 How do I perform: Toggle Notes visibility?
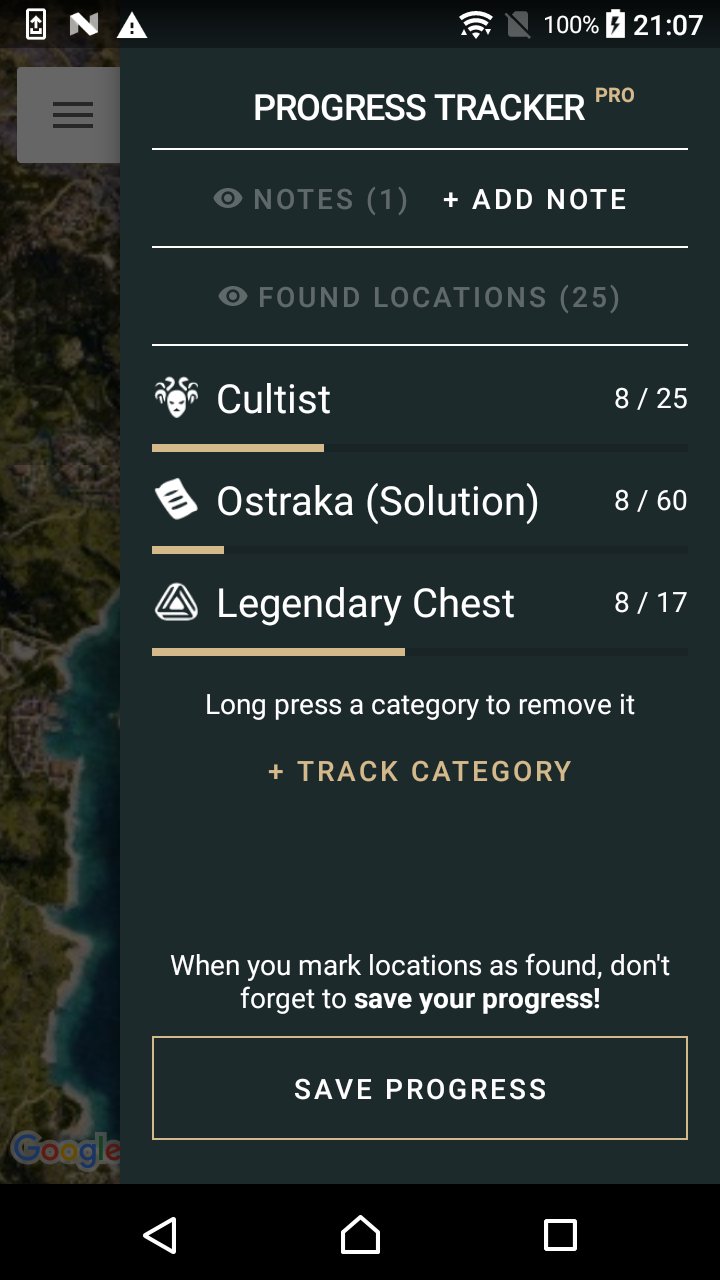click(311, 199)
